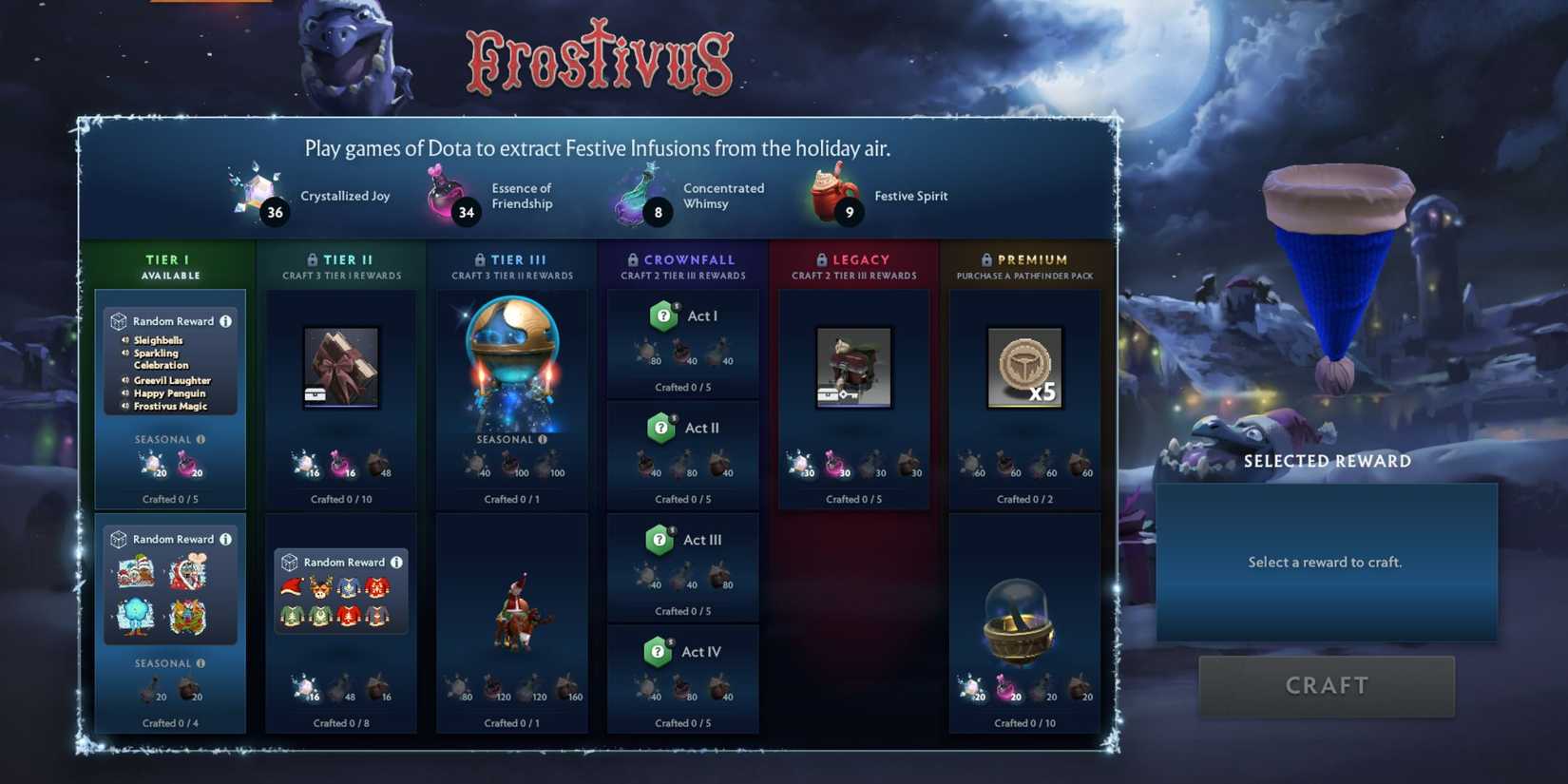Select the Festive Spirit cocoa mug icon
The height and width of the screenshot is (784, 1568).
point(830,190)
